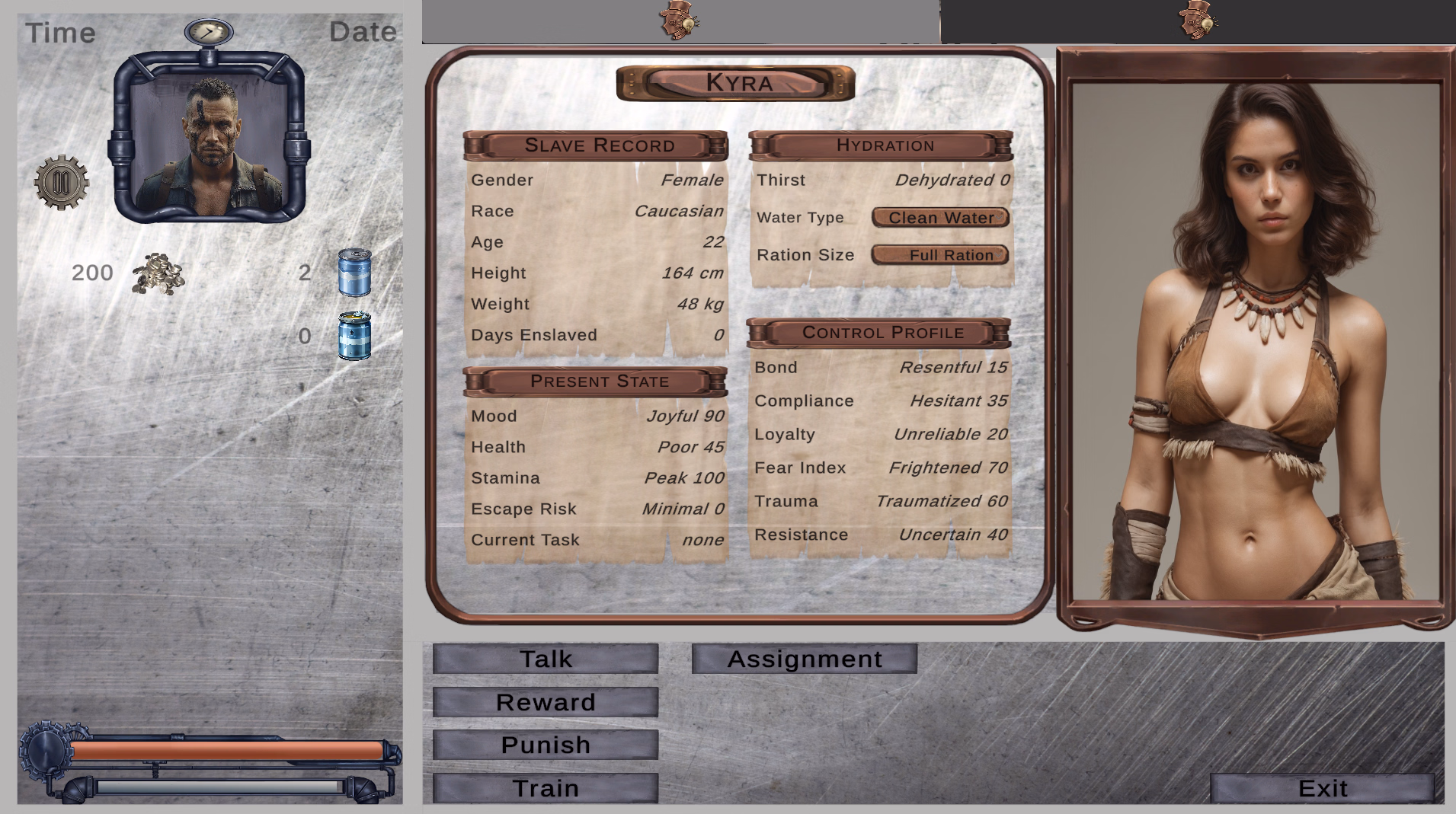Change the Clean Water type setting

pyautogui.click(x=940, y=218)
